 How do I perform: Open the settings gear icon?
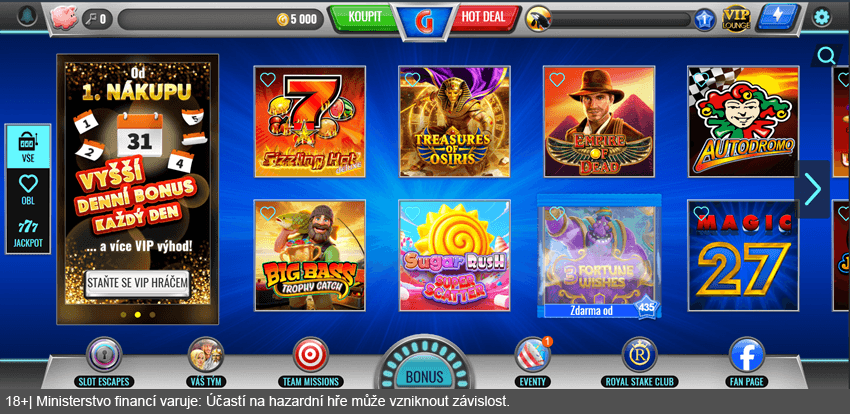coord(822,17)
